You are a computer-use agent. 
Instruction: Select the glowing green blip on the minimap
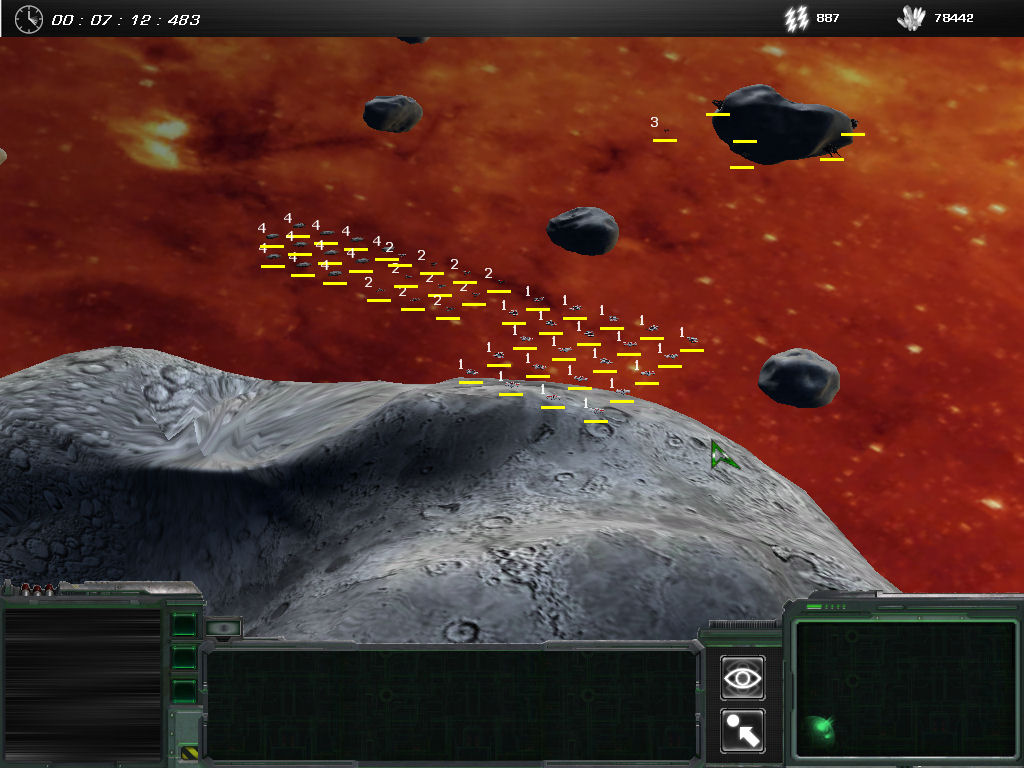tap(820, 727)
